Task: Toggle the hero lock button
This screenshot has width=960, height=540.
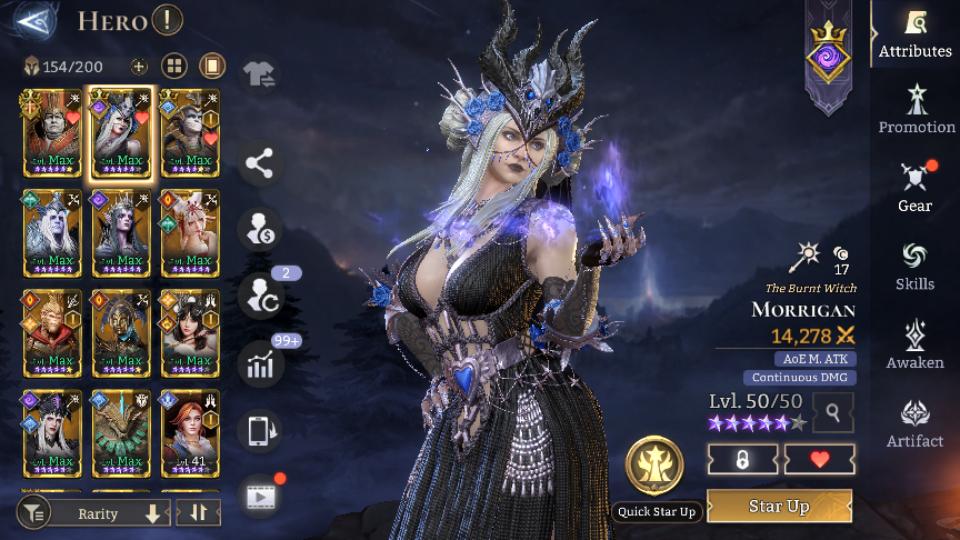Action: (743, 459)
